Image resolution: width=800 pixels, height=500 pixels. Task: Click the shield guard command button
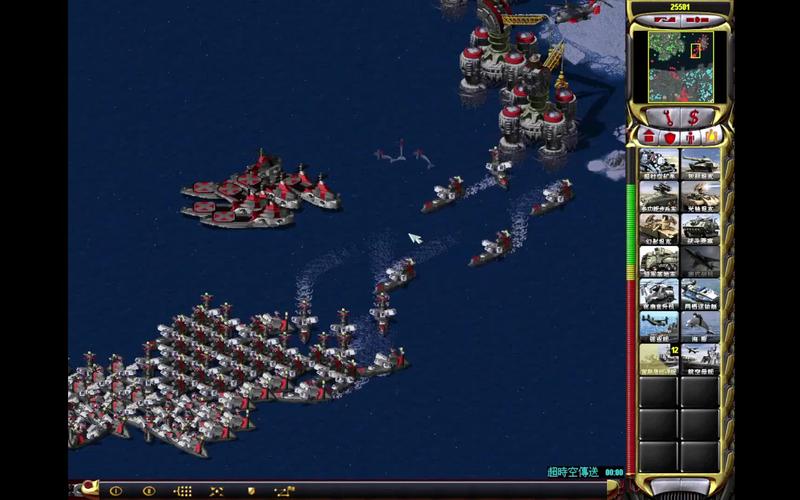click(x=249, y=491)
